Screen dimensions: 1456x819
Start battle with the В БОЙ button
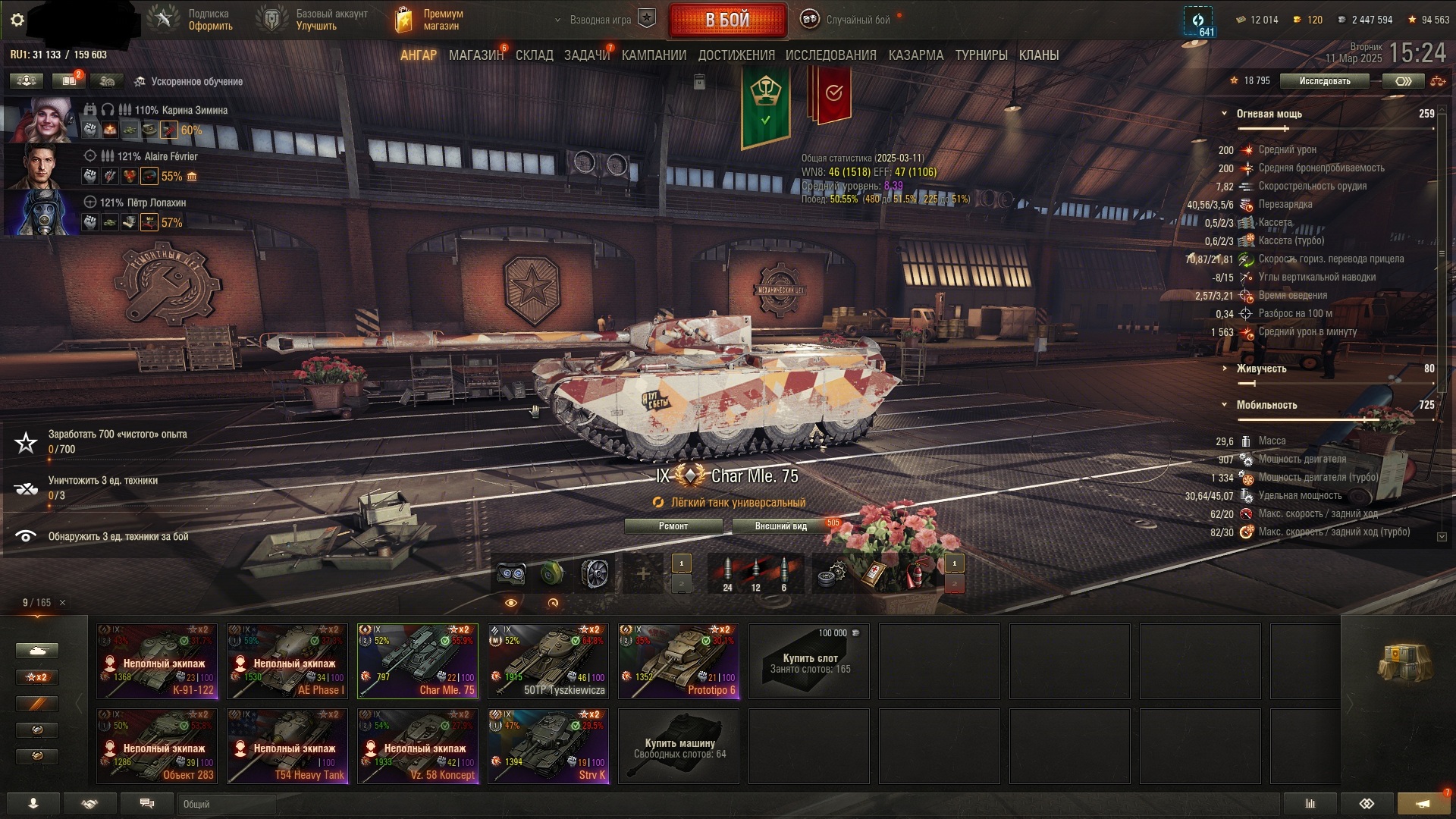[727, 20]
